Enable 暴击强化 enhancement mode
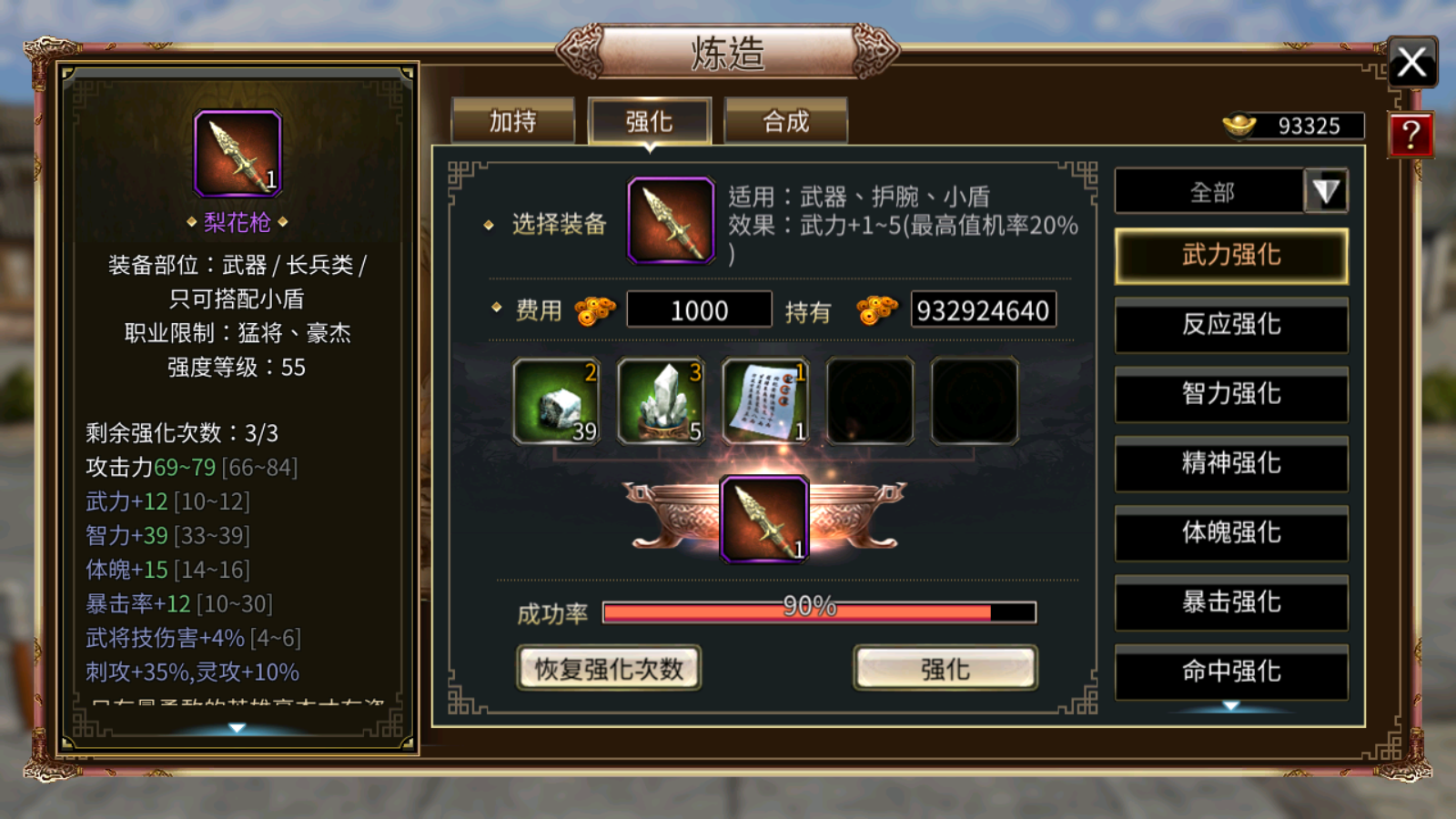Image resolution: width=1456 pixels, height=819 pixels. [1230, 603]
